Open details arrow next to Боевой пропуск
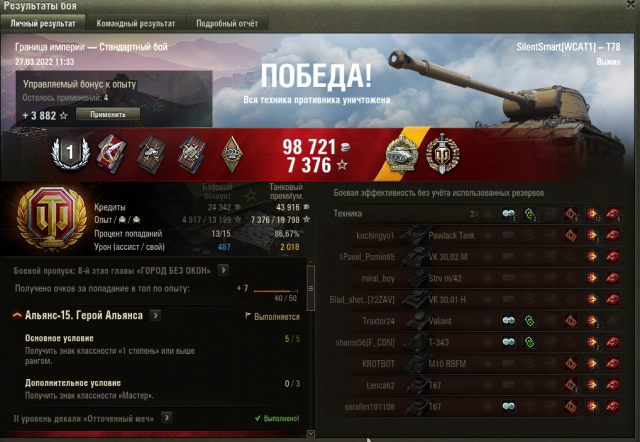640x442 pixels. pyautogui.click(x=223, y=269)
